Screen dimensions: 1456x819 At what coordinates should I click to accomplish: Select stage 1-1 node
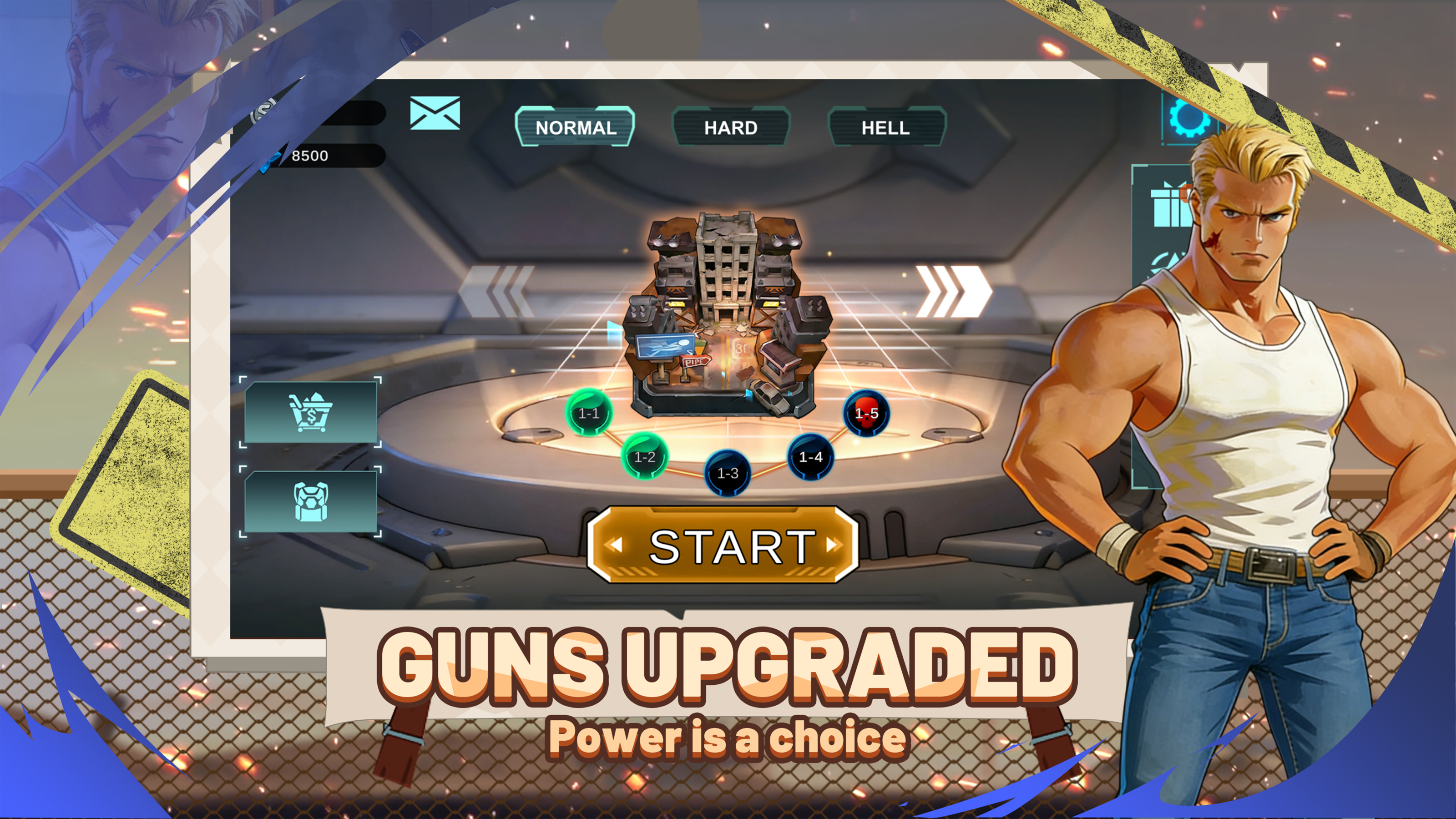[588, 413]
